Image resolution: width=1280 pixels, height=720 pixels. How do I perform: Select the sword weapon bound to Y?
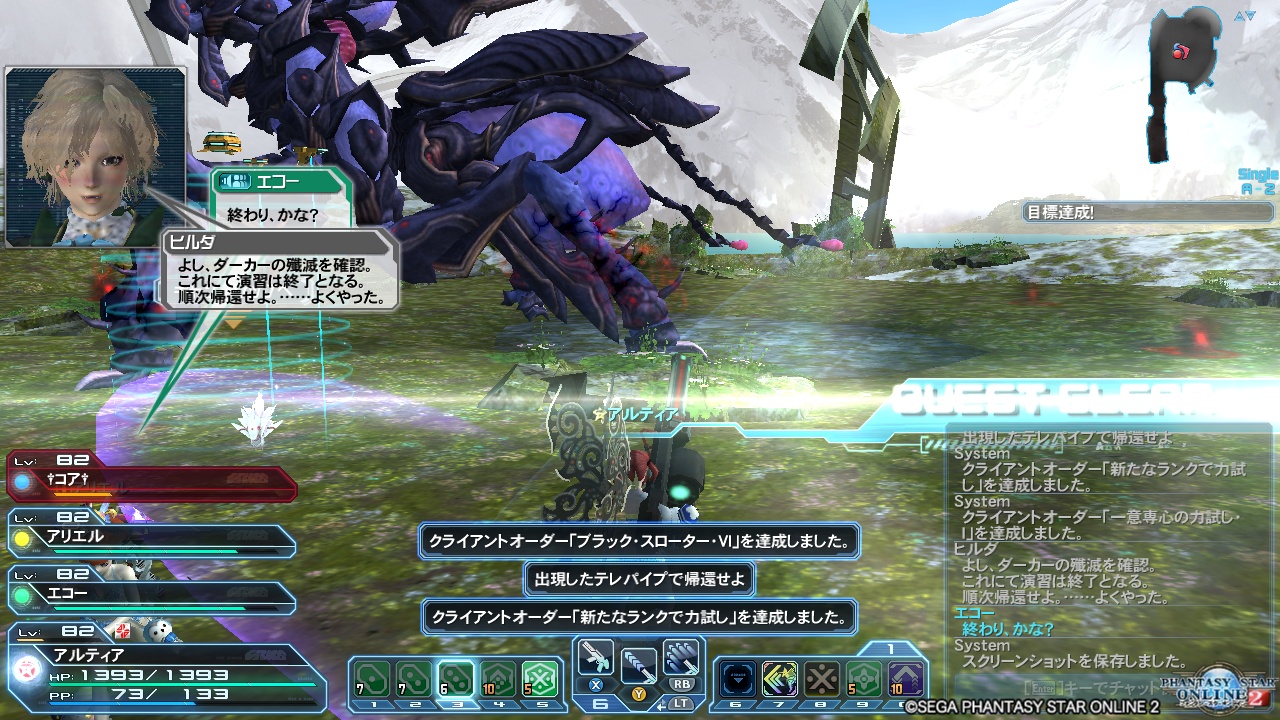[638, 665]
